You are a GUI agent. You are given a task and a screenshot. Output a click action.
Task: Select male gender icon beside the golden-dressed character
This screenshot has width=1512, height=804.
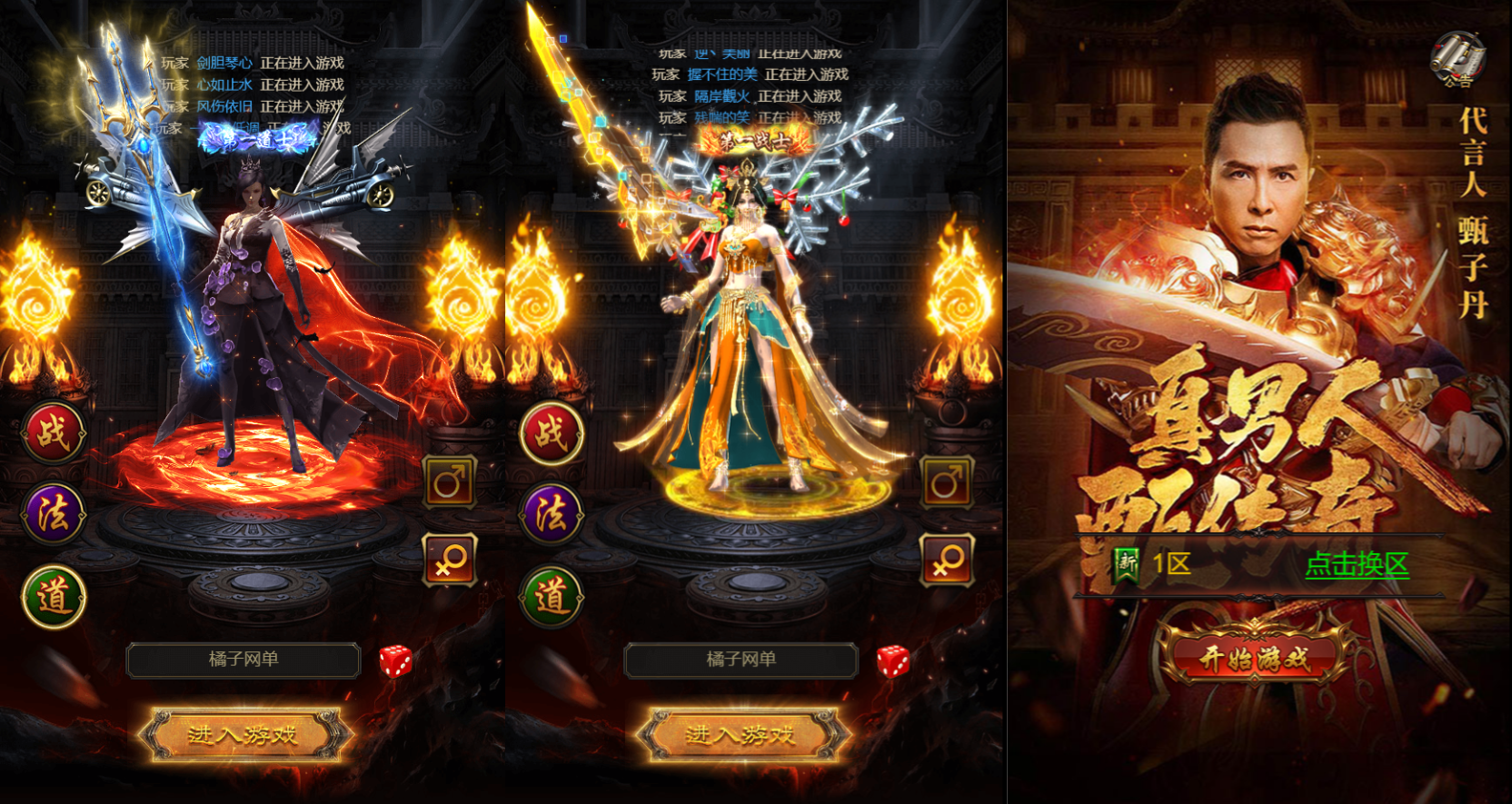(947, 481)
